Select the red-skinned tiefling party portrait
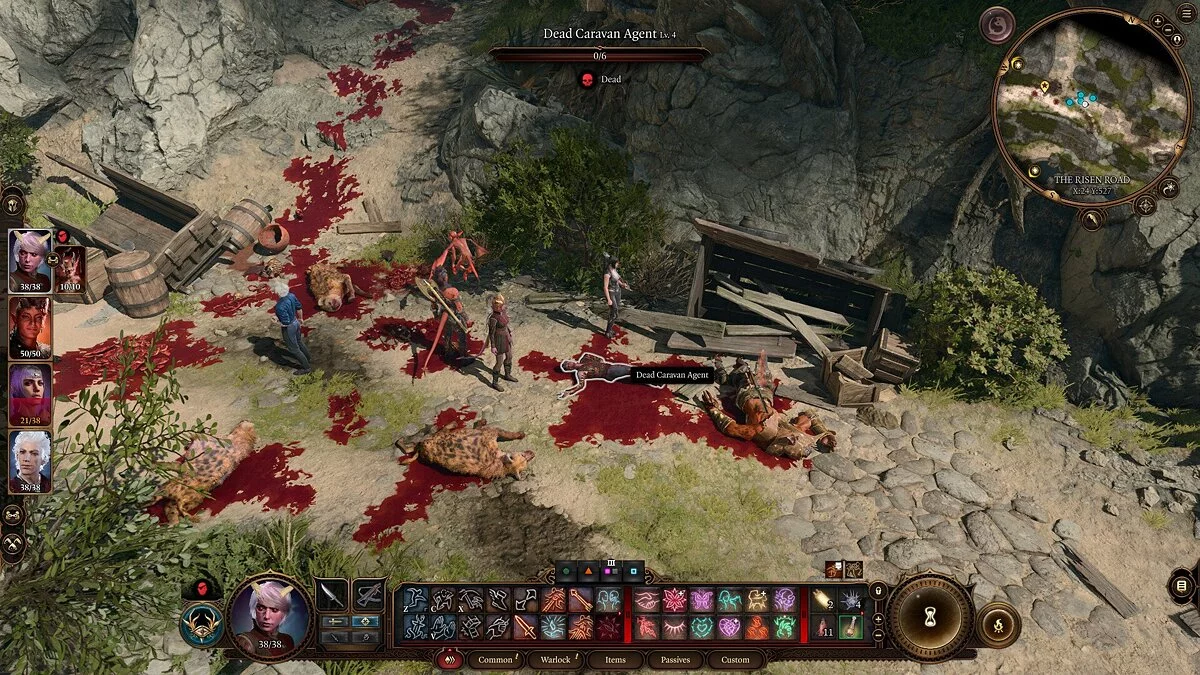The height and width of the screenshot is (675, 1200). tap(30, 327)
